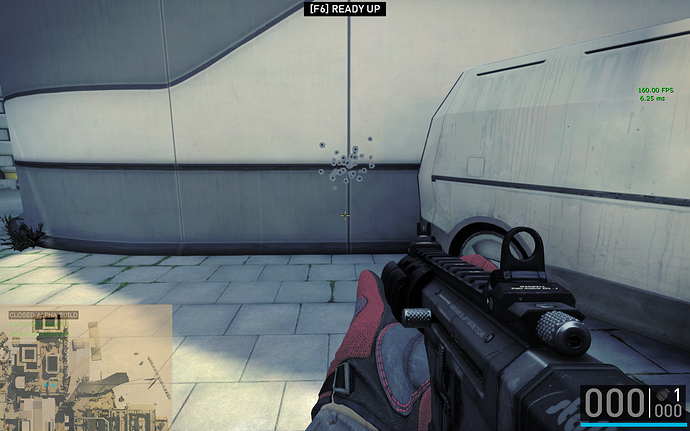The image size is (690, 431).
Task: Select the grenade icon beside the ammo counter
Action: tap(662, 393)
